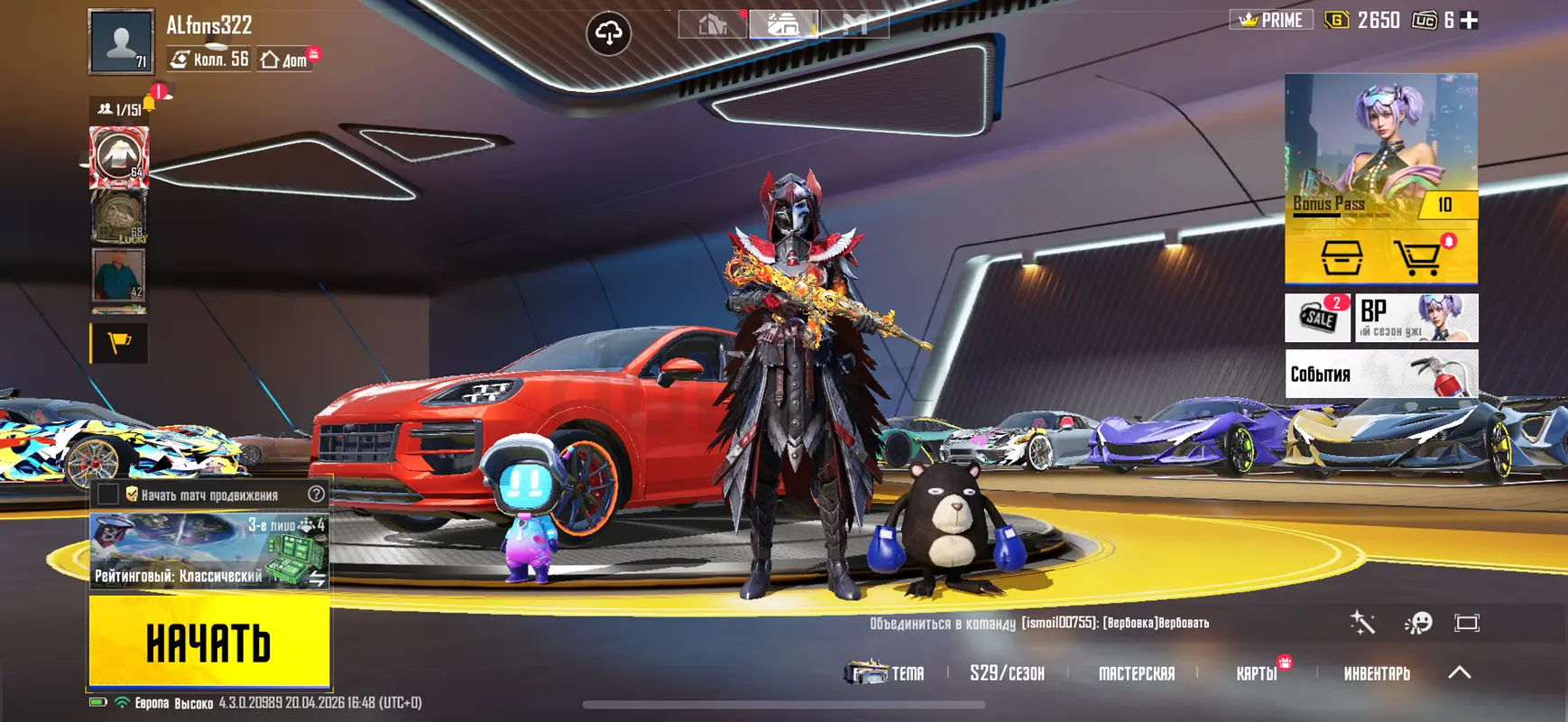The height and width of the screenshot is (722, 1568).
Task: Open the КАРТЫ maps menu
Action: pos(1257,673)
